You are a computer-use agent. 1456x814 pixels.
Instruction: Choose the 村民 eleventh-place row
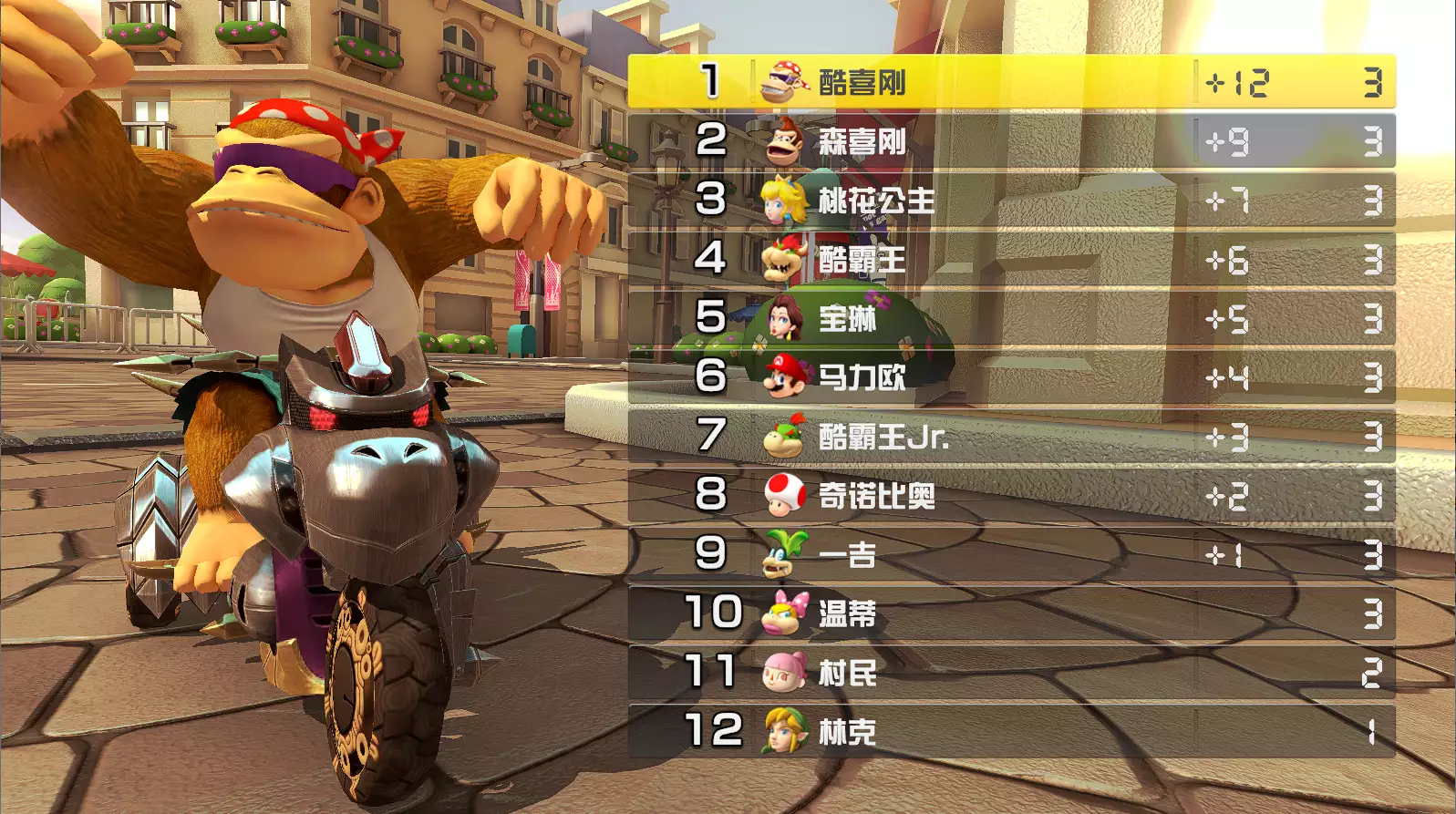click(1010, 673)
